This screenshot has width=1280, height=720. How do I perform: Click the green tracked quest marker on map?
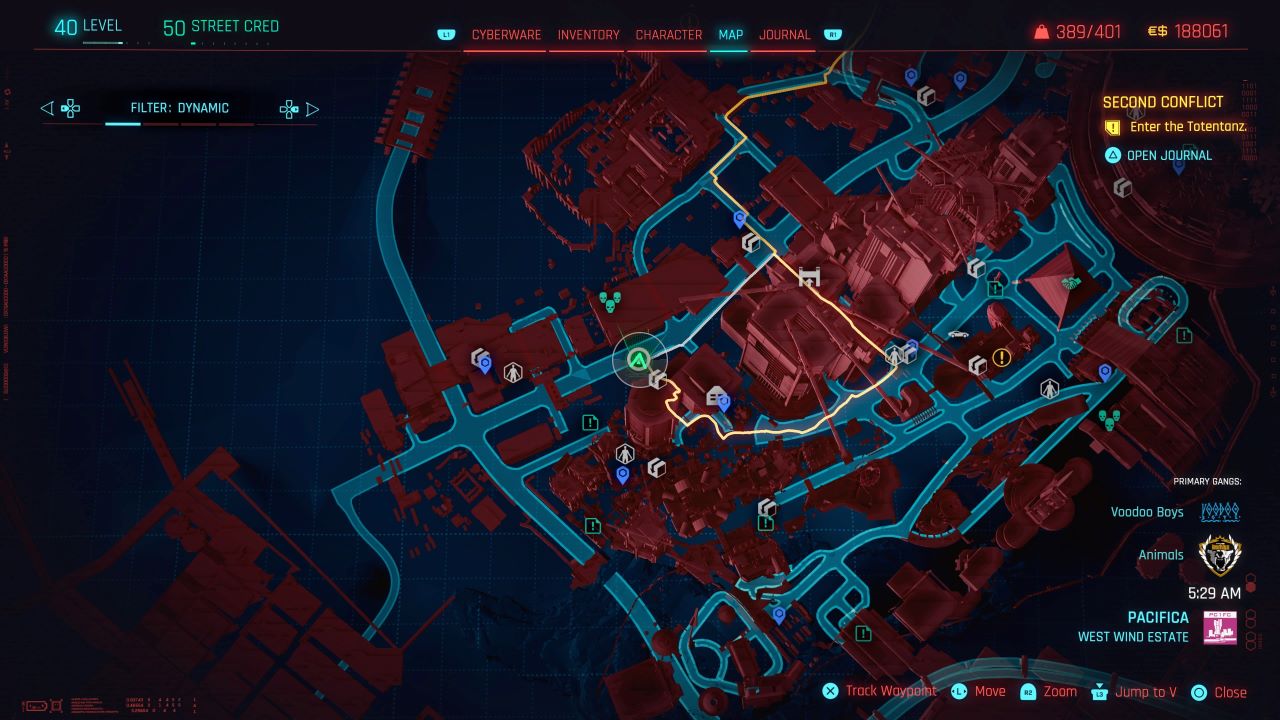638,358
